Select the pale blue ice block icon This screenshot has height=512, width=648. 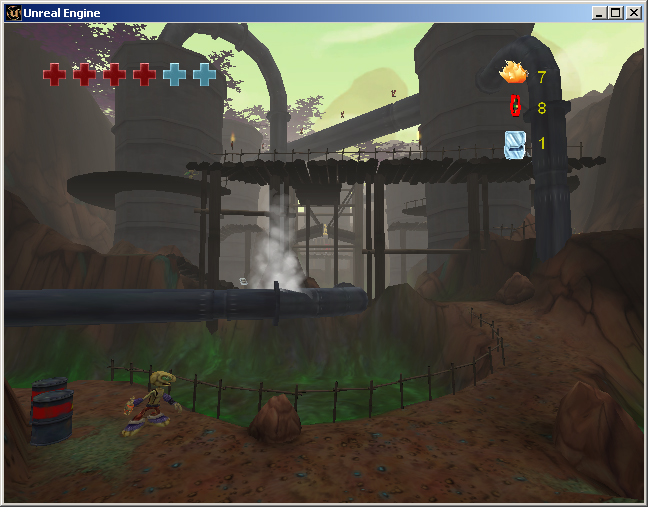click(x=515, y=144)
